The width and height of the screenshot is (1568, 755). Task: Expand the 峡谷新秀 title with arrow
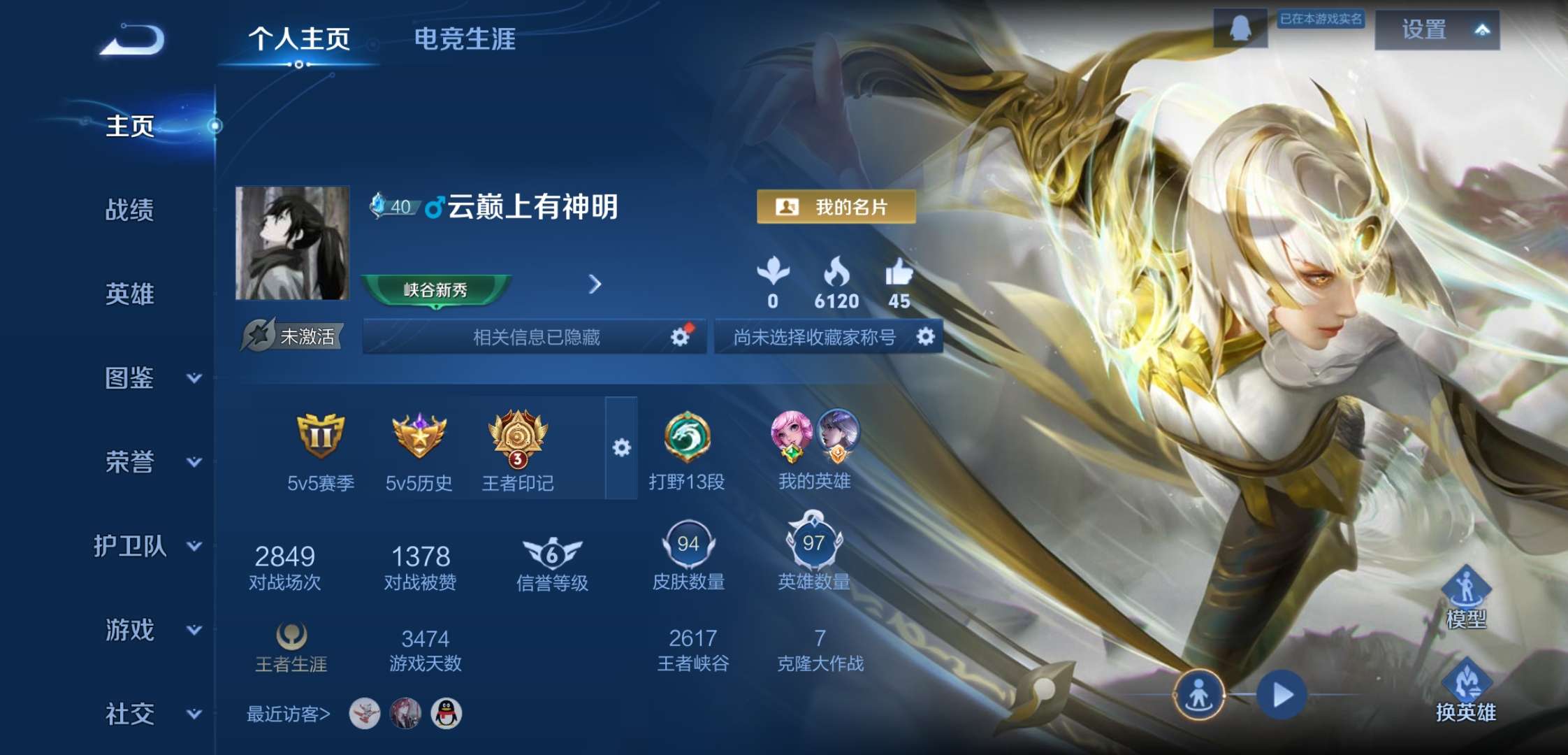click(x=595, y=285)
